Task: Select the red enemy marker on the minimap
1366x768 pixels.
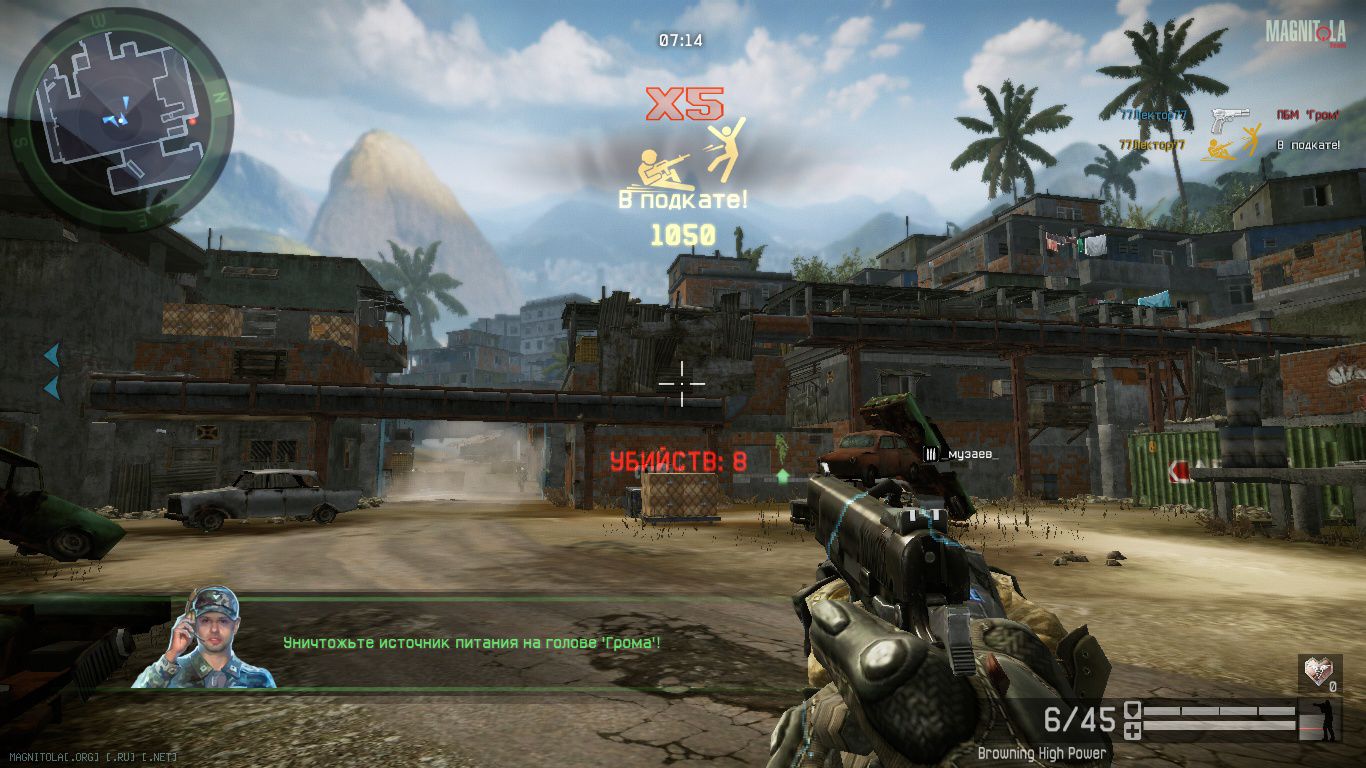Action: coord(192,119)
